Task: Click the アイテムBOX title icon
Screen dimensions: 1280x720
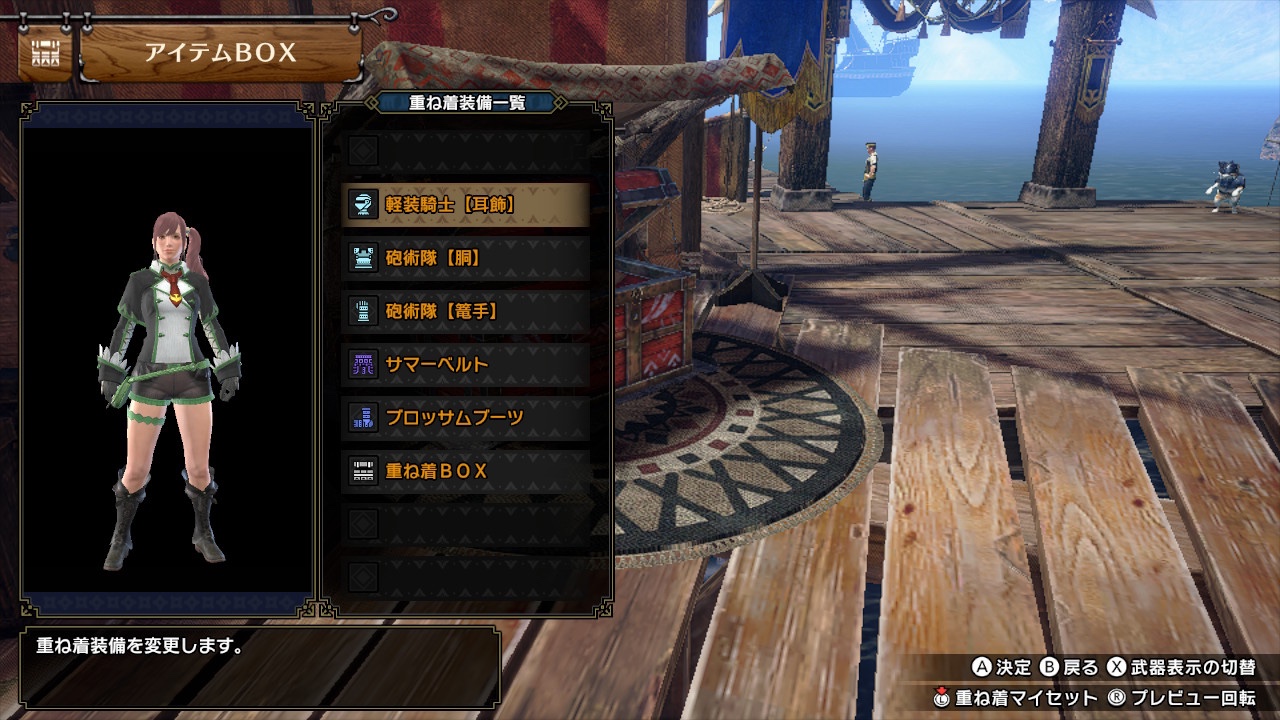Action: tap(44, 54)
